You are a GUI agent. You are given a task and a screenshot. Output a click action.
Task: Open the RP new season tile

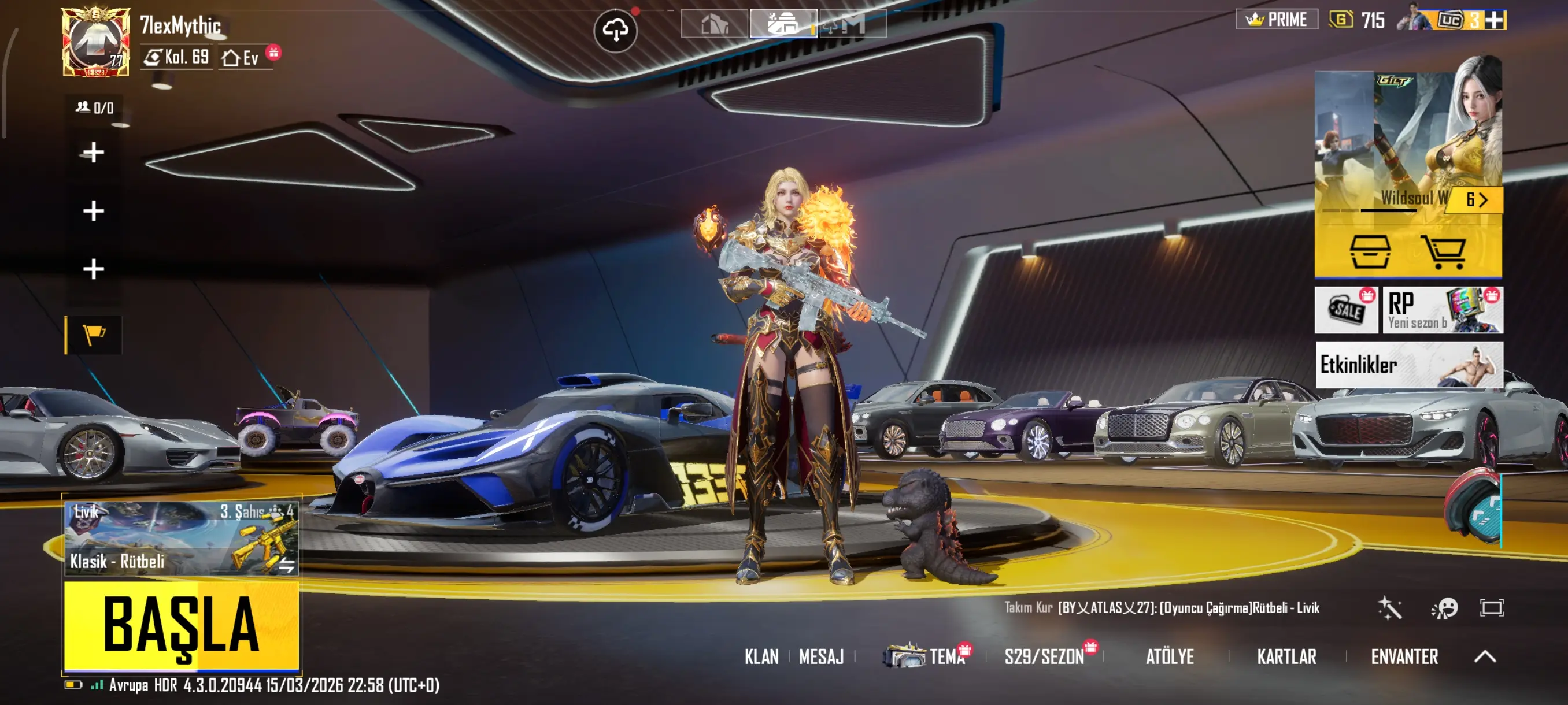click(x=1442, y=310)
